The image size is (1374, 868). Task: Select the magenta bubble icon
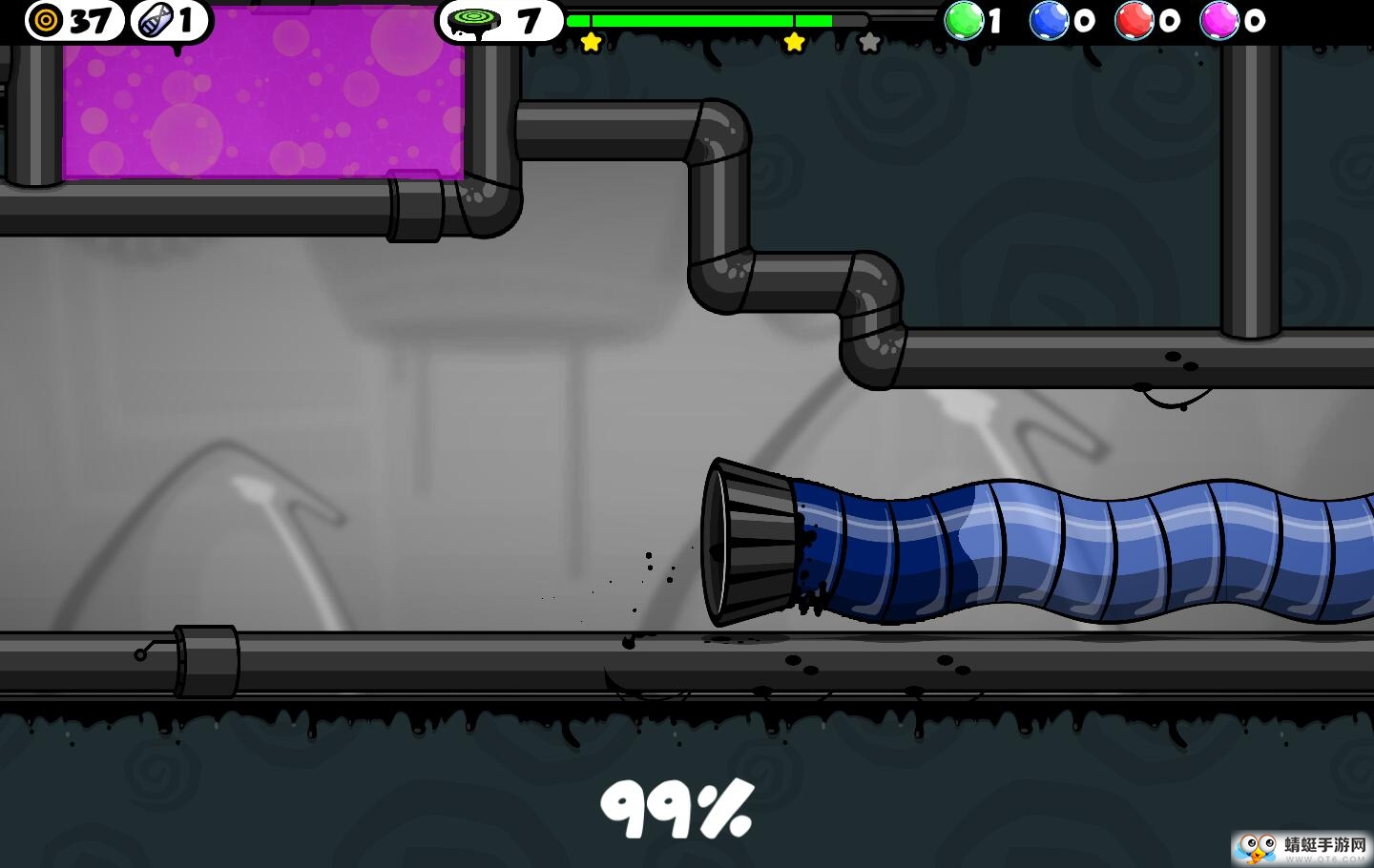(x=1218, y=21)
